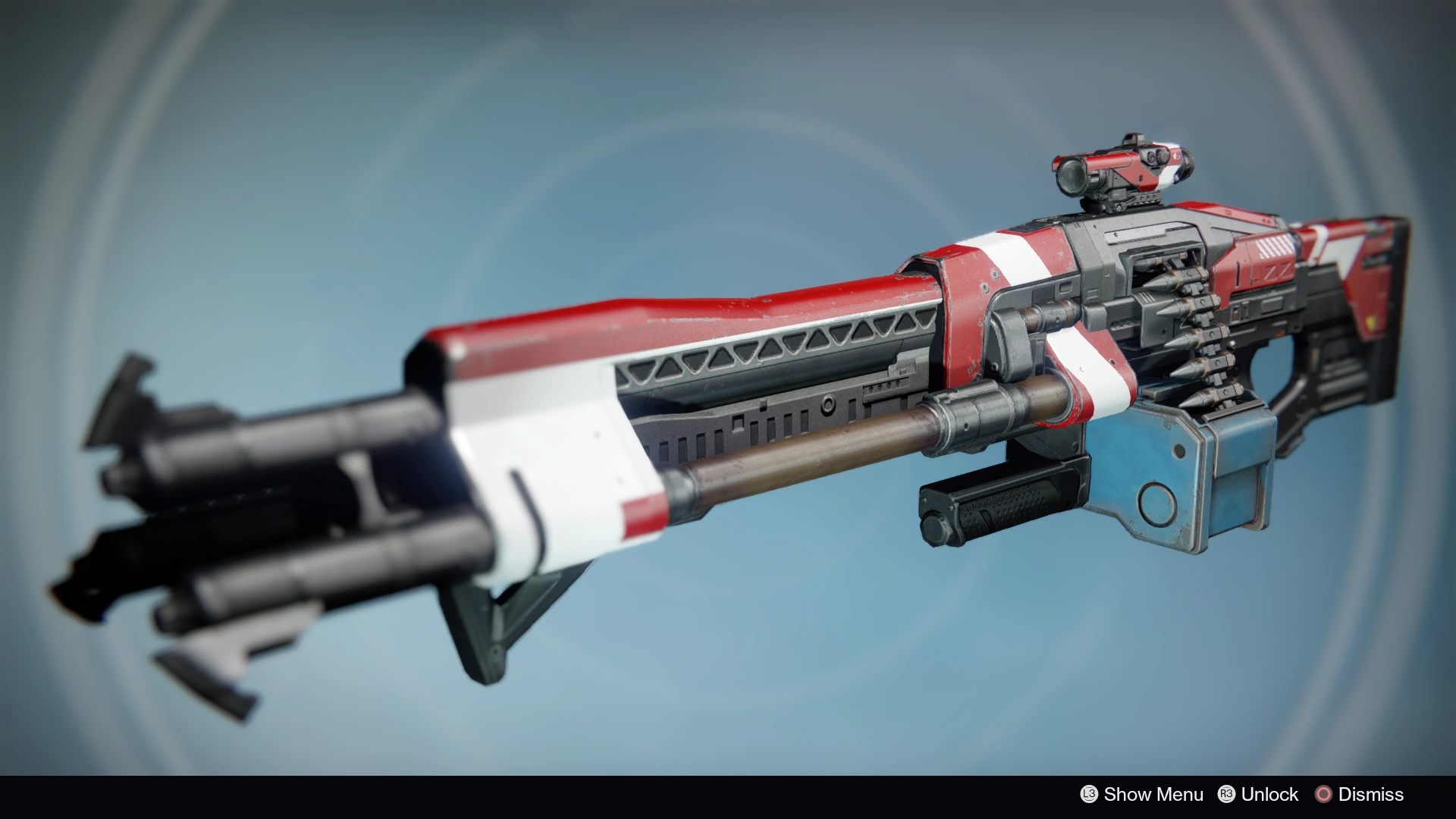This screenshot has height=819, width=1456.
Task: Click the L3 button prompt icon
Action: (x=1090, y=795)
